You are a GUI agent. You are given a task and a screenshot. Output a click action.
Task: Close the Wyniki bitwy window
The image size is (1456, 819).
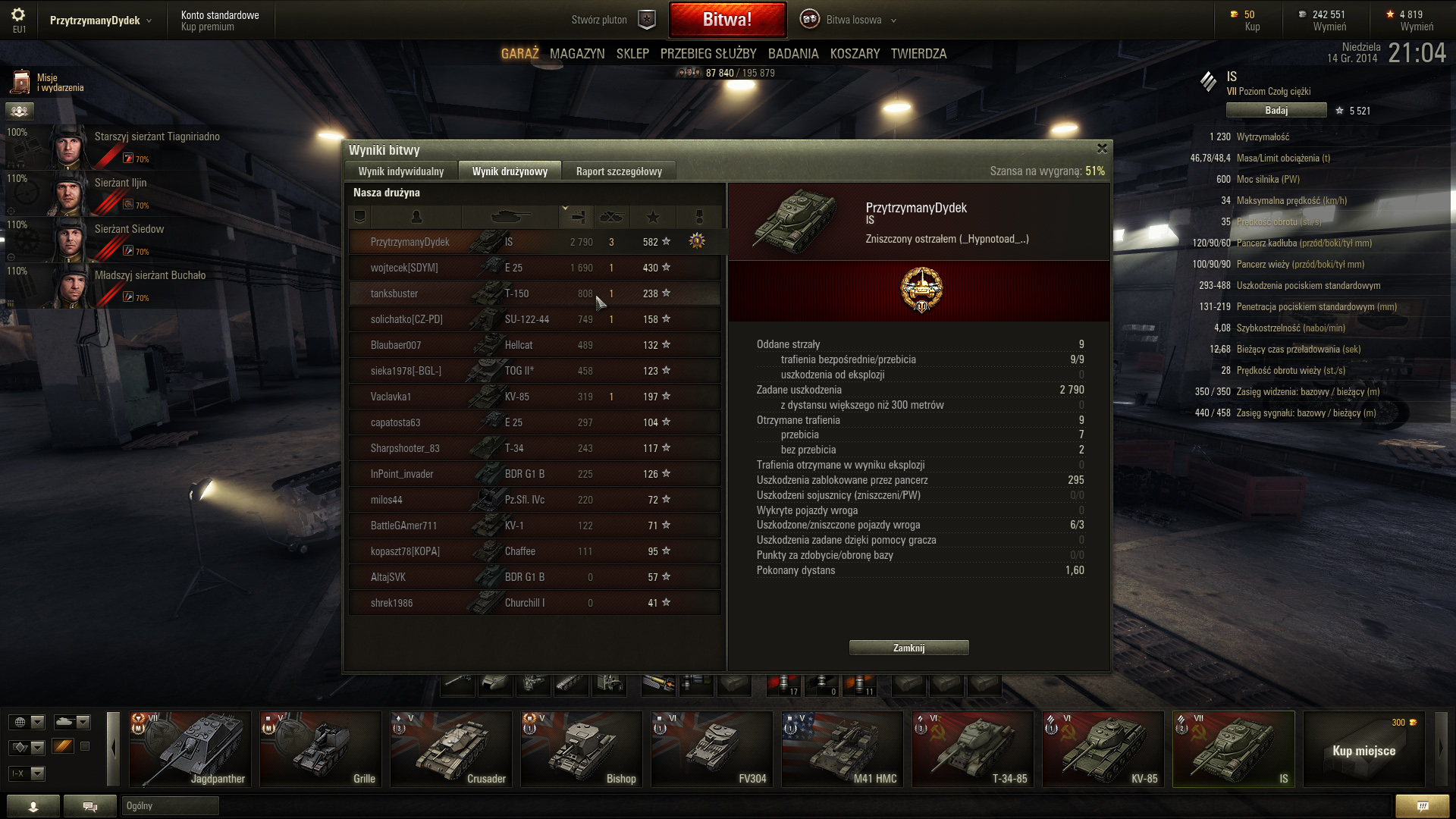(x=1102, y=149)
